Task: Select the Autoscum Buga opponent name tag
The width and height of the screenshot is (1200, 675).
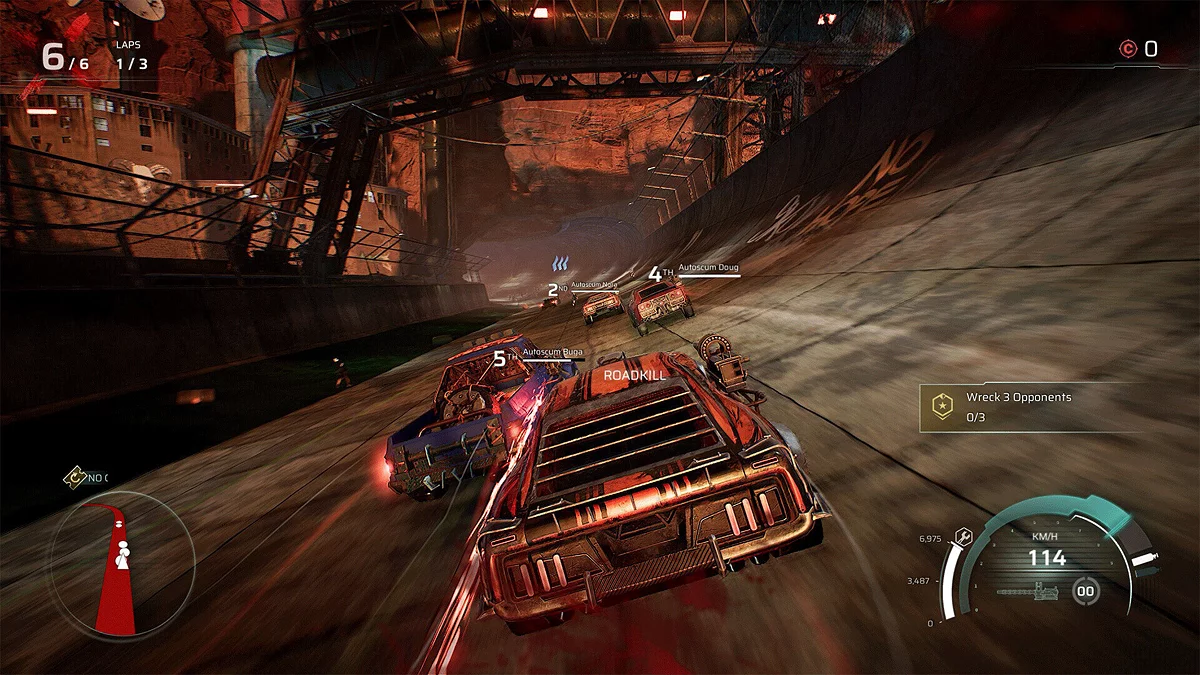Action: pyautogui.click(x=552, y=353)
